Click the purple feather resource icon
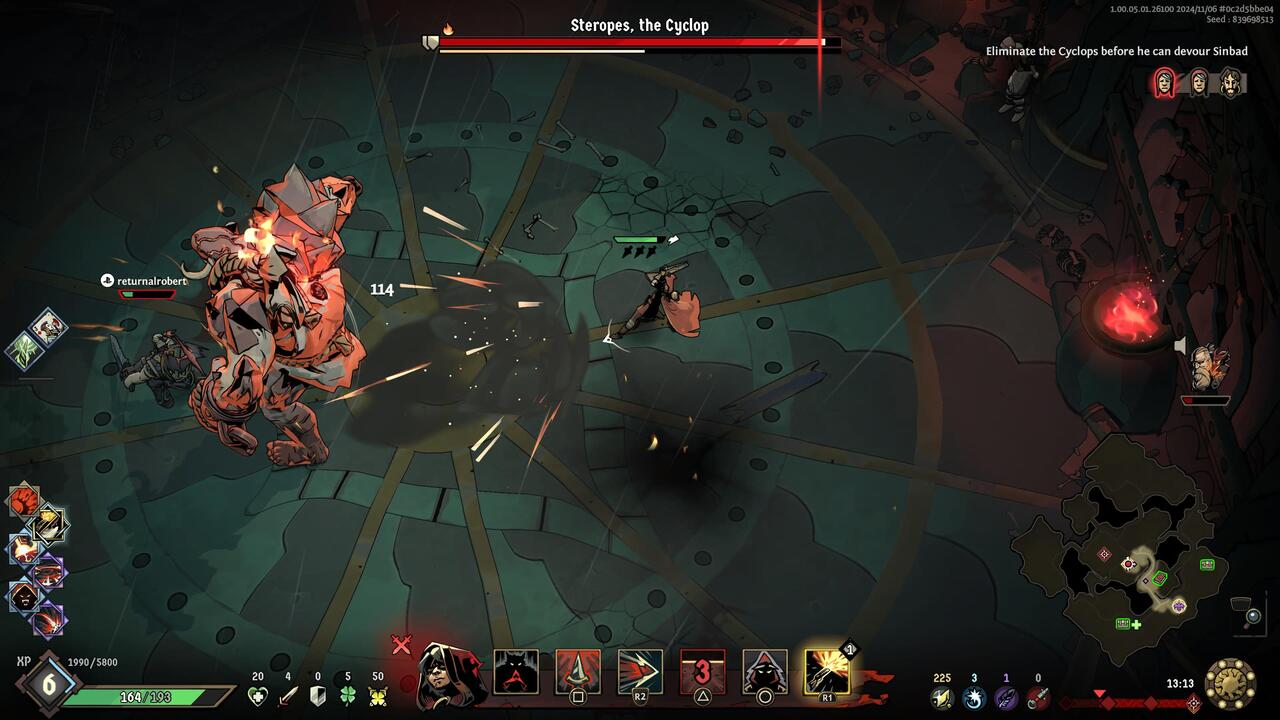This screenshot has height=720, width=1280. click(x=1006, y=698)
